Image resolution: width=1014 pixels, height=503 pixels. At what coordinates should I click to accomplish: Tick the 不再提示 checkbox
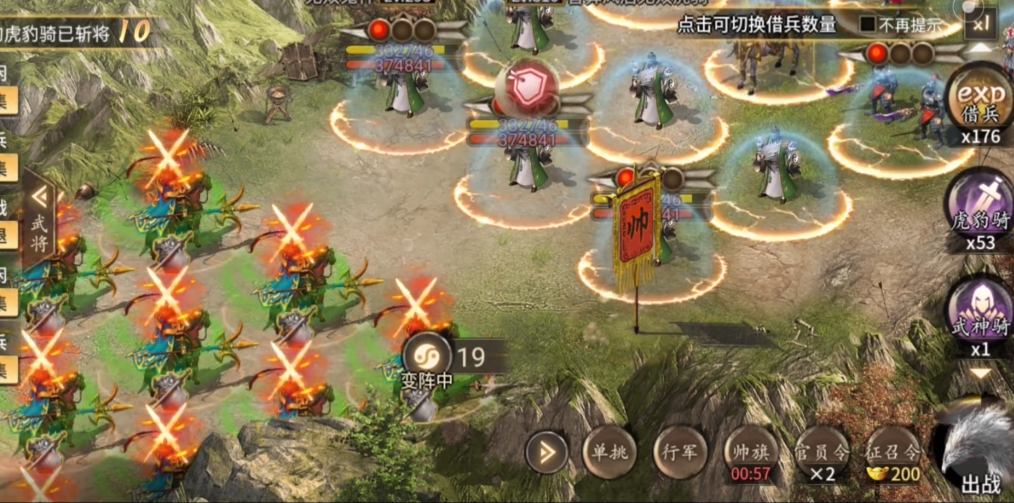tap(868, 24)
